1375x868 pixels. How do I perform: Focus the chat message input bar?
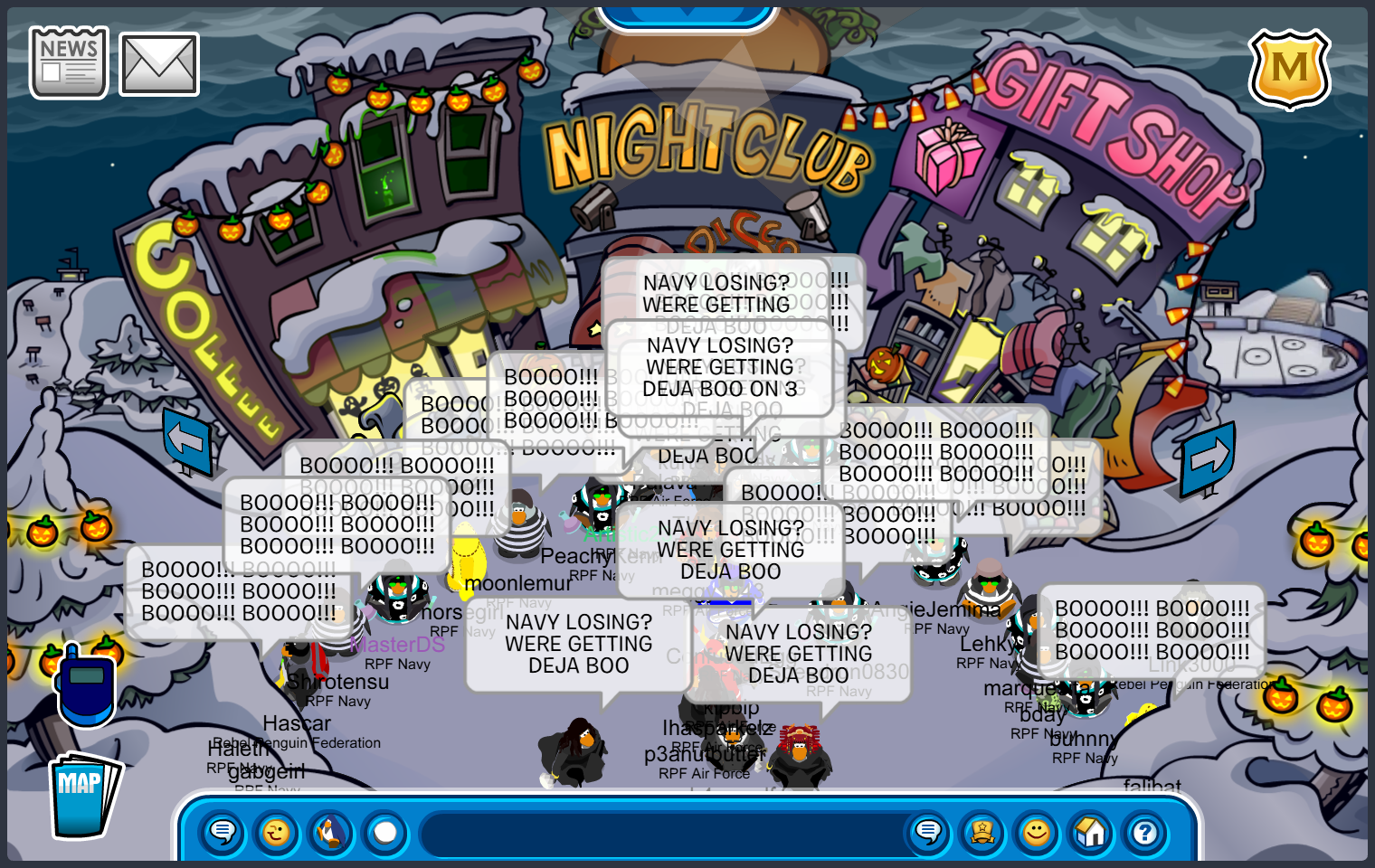pos(660,833)
